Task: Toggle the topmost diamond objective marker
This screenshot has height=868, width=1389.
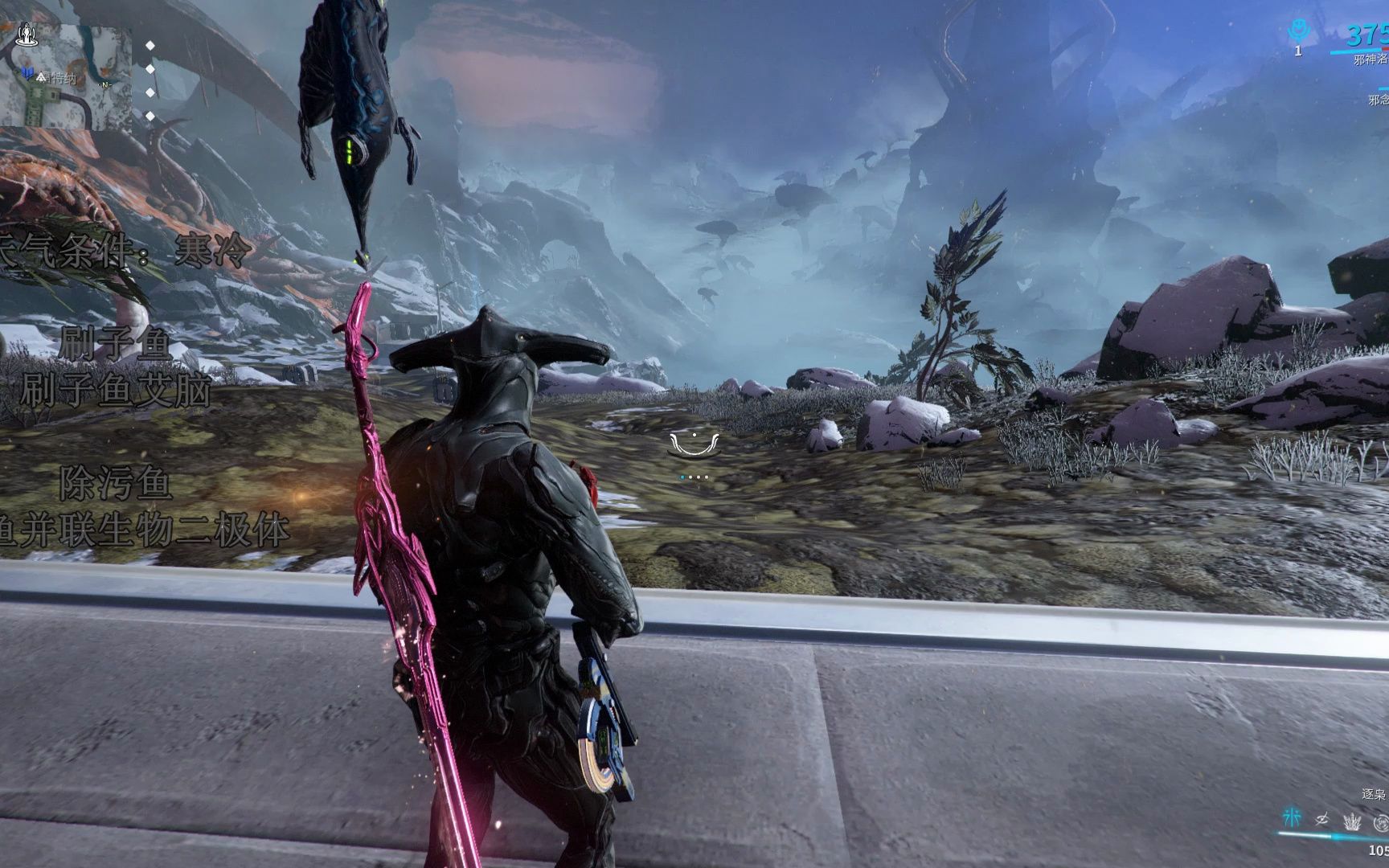Action: pos(149,45)
